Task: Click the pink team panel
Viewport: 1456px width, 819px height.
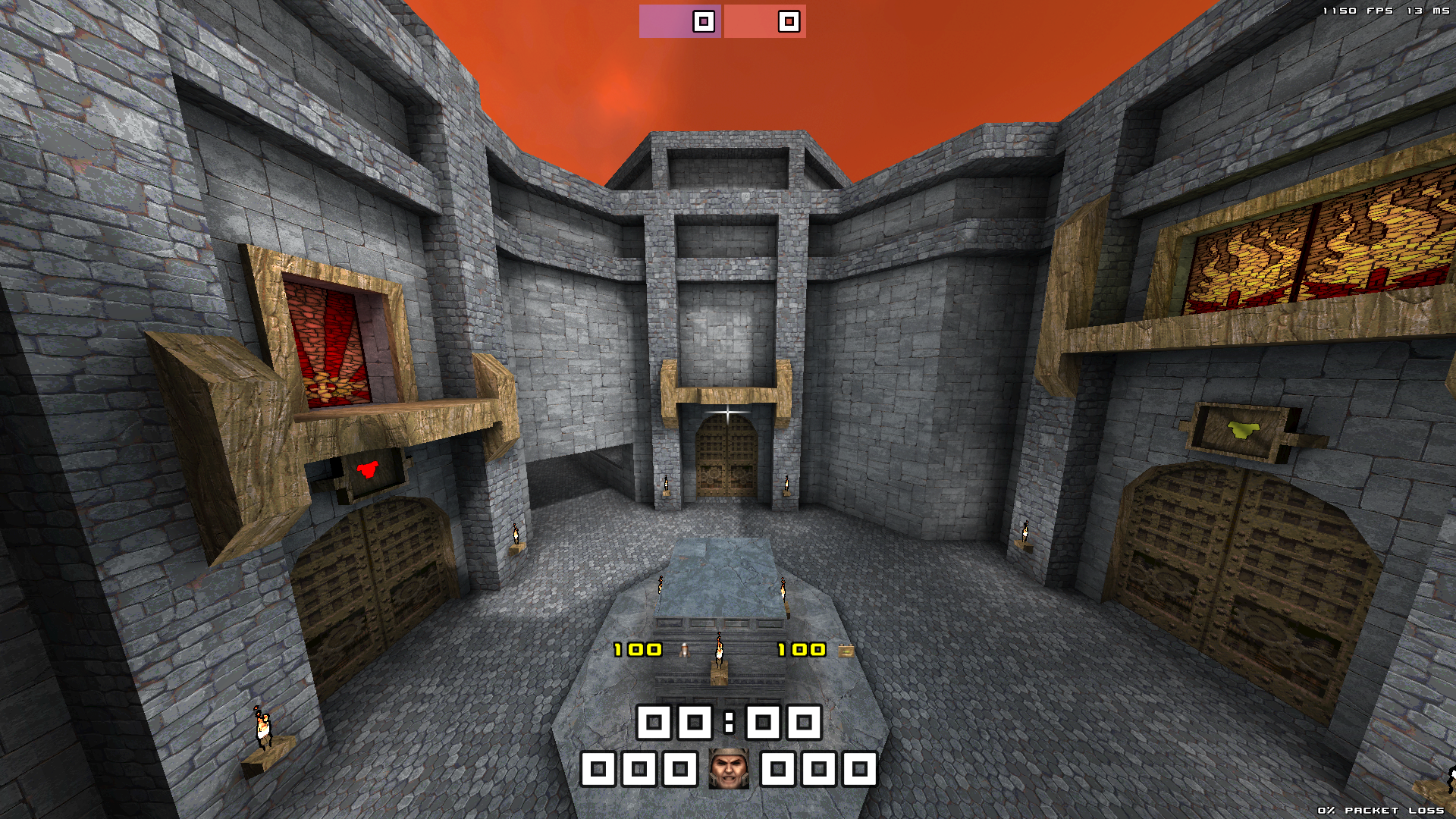Action: pyautogui.click(x=679, y=21)
